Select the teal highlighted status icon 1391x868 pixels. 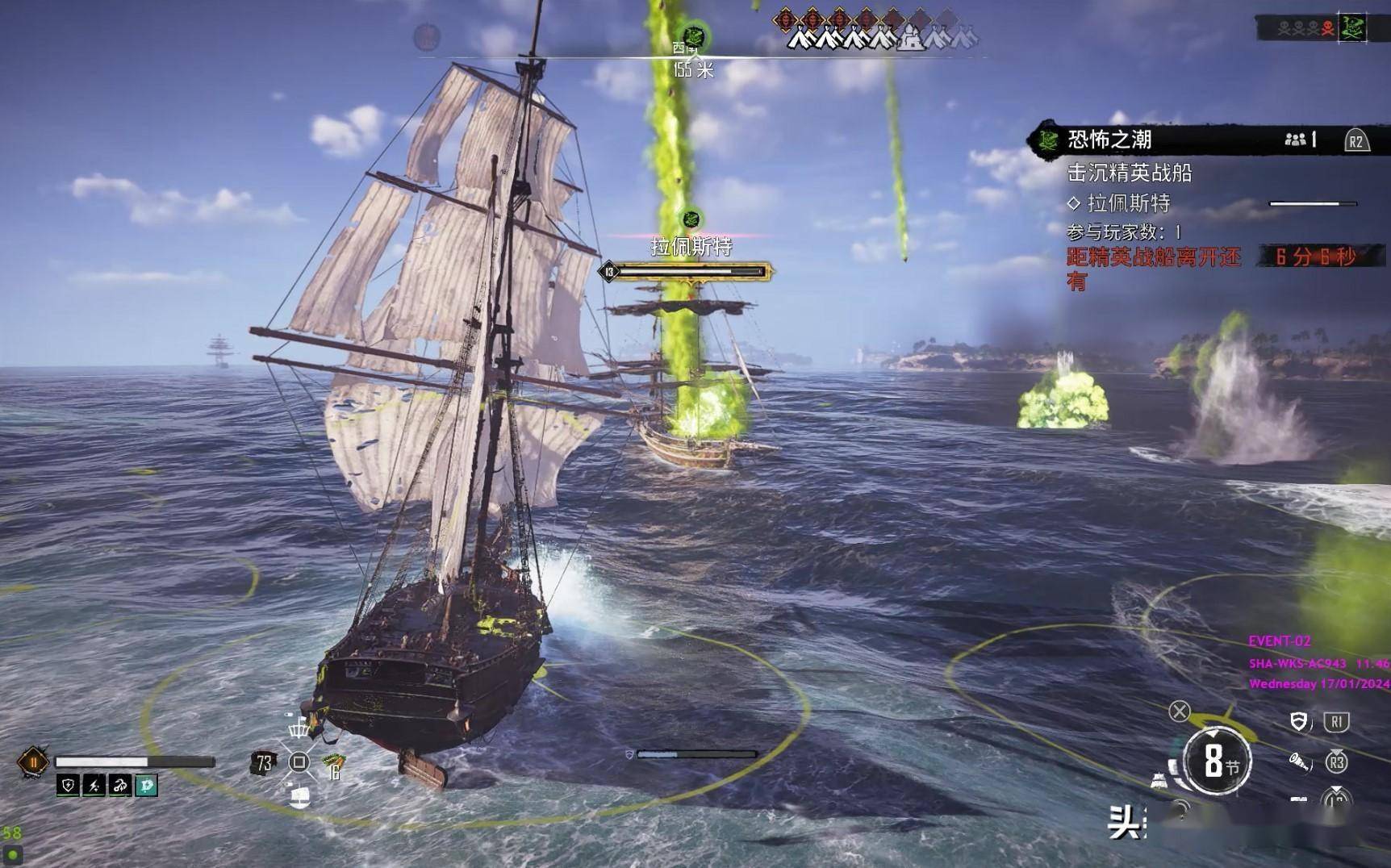coord(146,785)
